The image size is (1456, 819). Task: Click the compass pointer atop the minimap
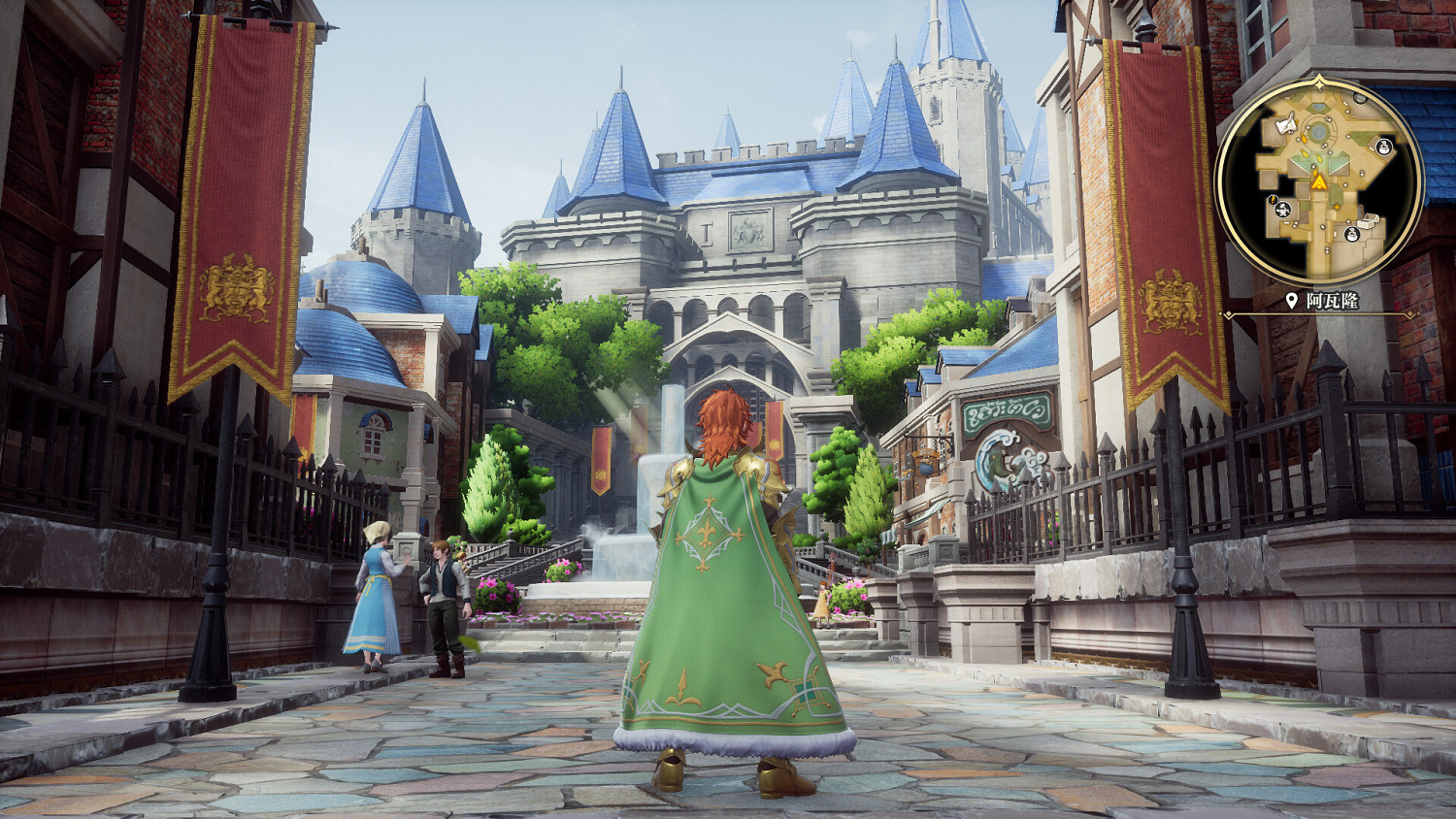click(x=1318, y=82)
